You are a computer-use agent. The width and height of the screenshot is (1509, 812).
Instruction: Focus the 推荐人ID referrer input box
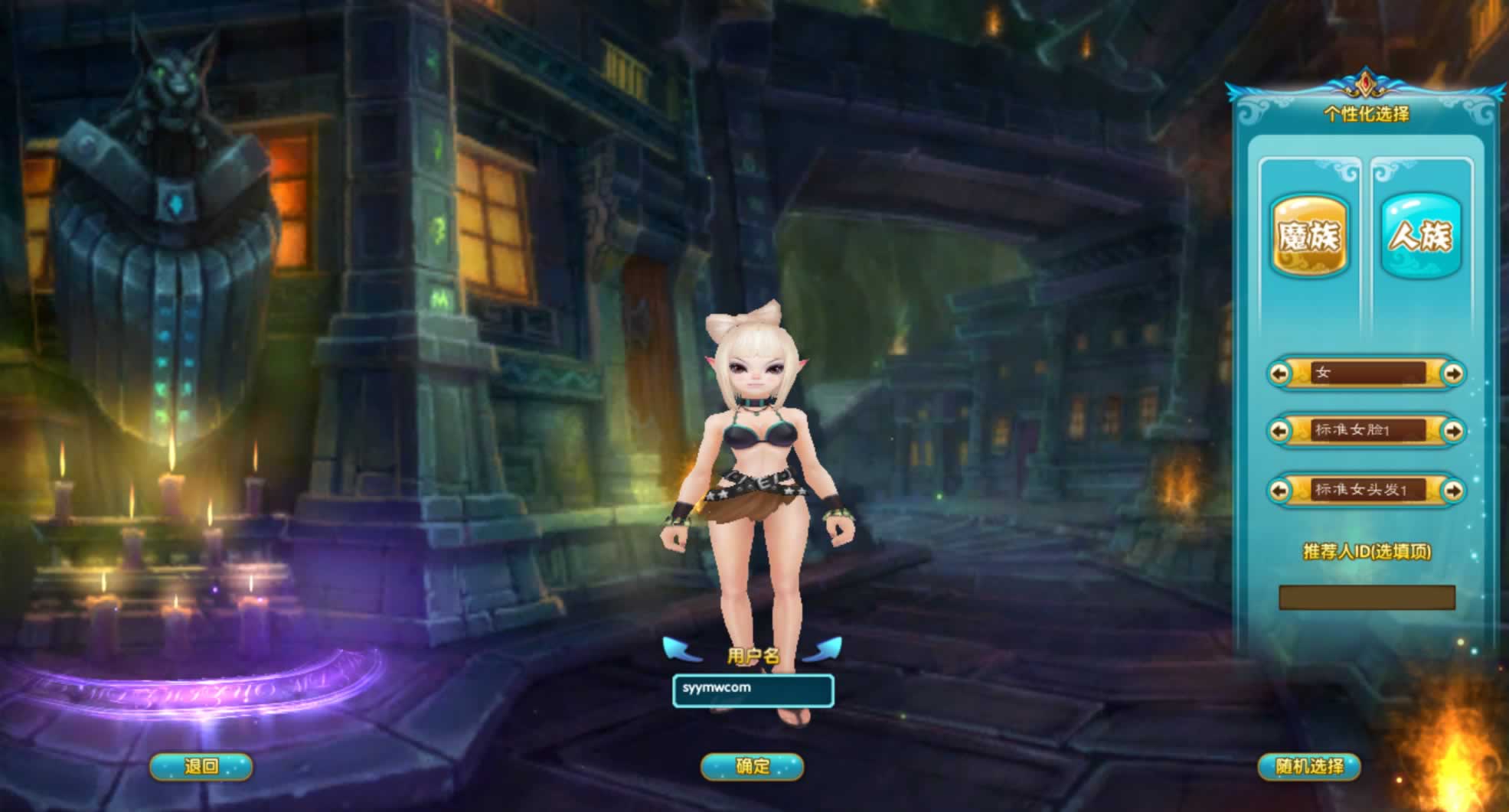1367,598
